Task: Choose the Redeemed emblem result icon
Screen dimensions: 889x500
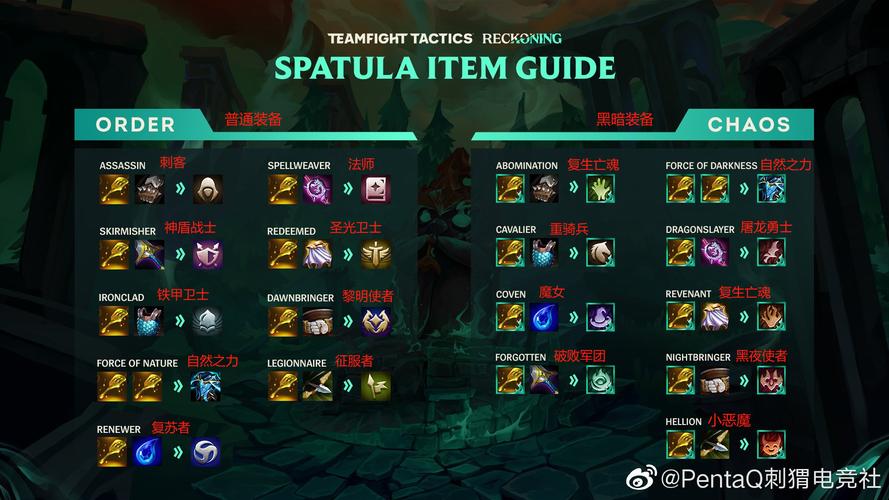Action: coord(376,254)
